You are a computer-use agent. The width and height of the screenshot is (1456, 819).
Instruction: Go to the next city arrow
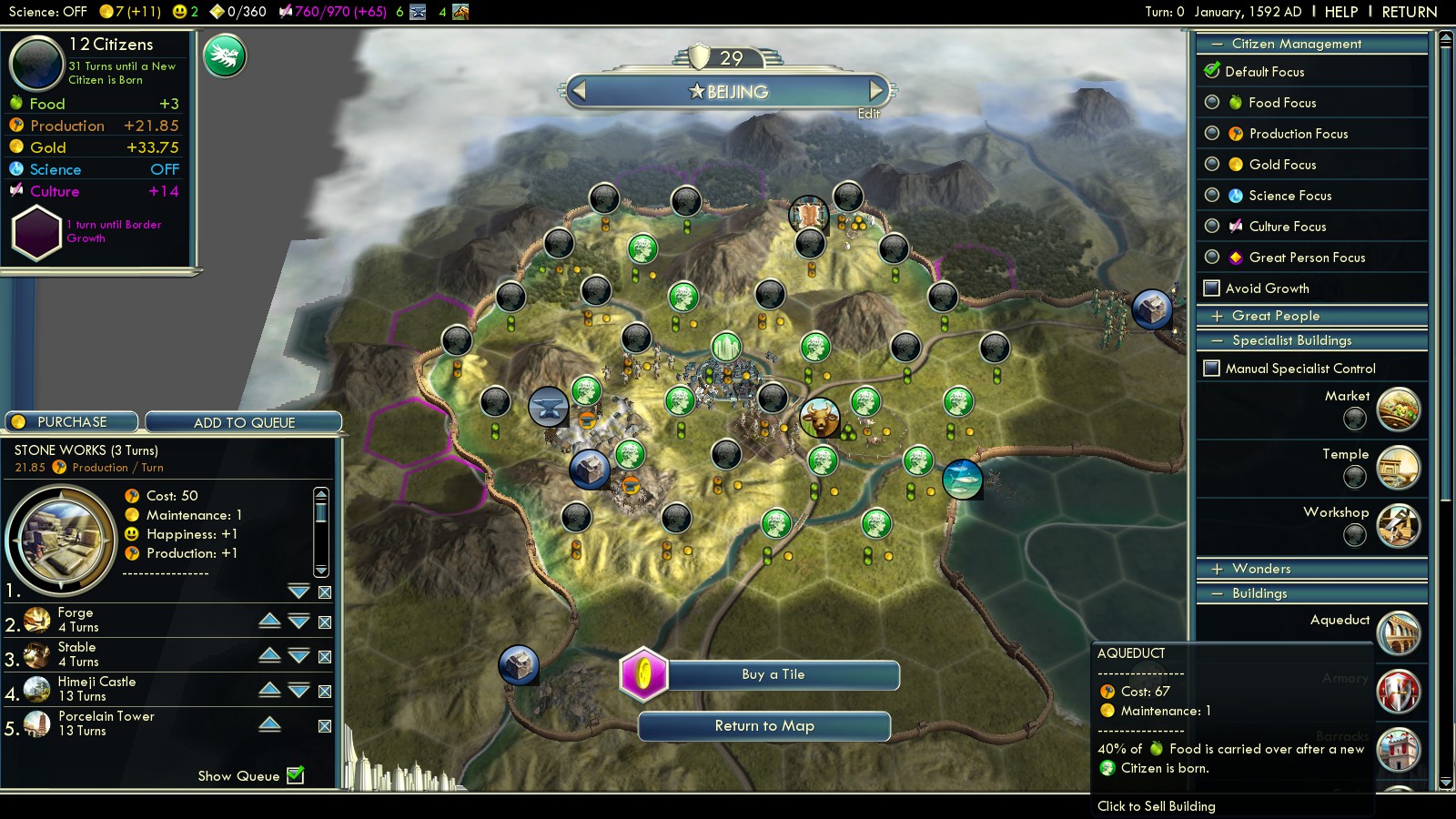(x=875, y=90)
